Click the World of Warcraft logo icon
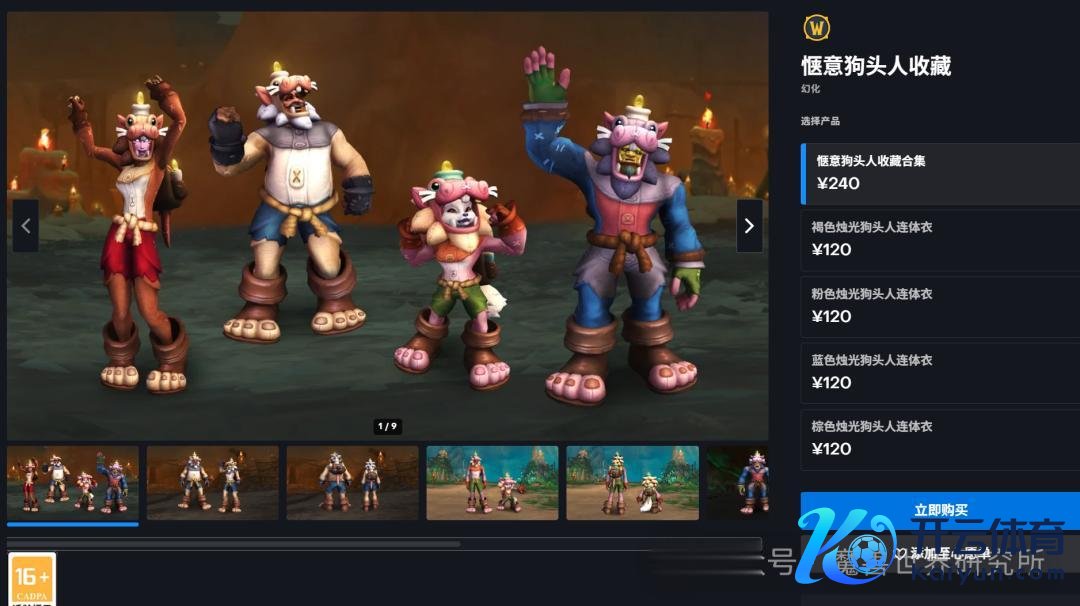The image size is (1080, 606). tap(817, 28)
